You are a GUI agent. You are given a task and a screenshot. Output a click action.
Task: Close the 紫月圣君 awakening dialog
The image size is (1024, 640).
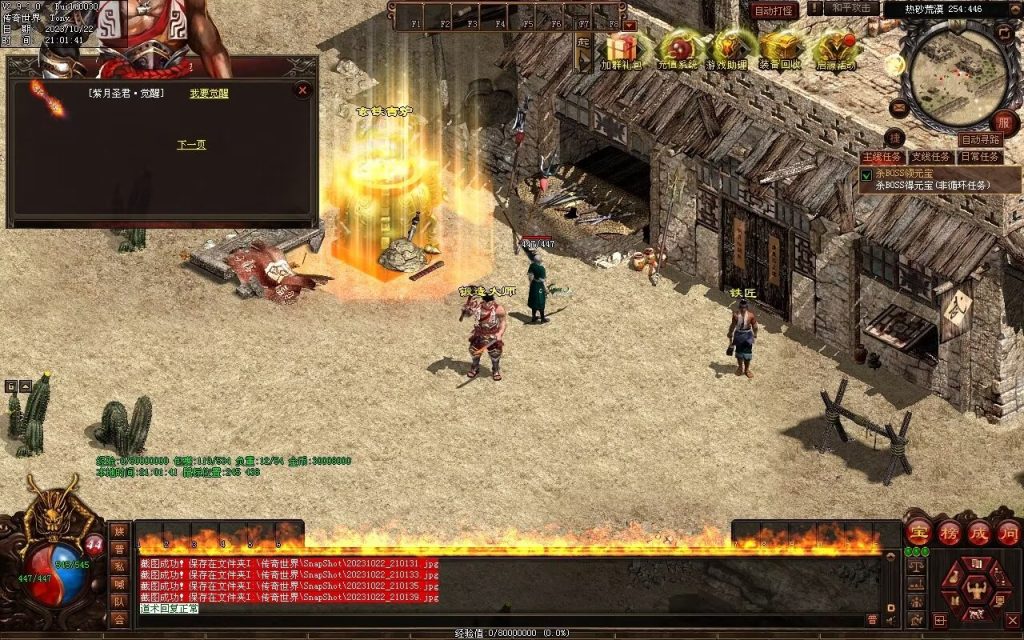[302, 90]
